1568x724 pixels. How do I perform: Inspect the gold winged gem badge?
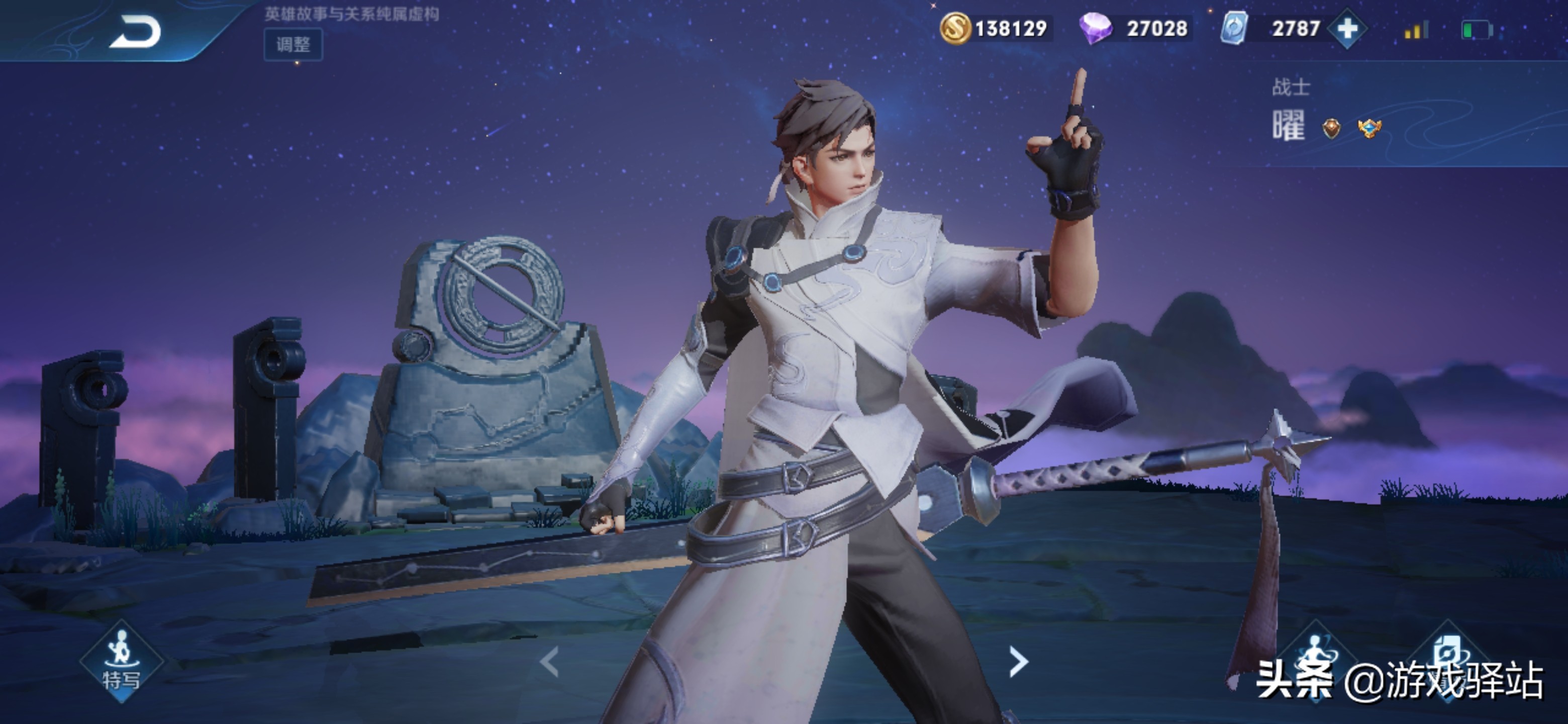pos(1369,128)
